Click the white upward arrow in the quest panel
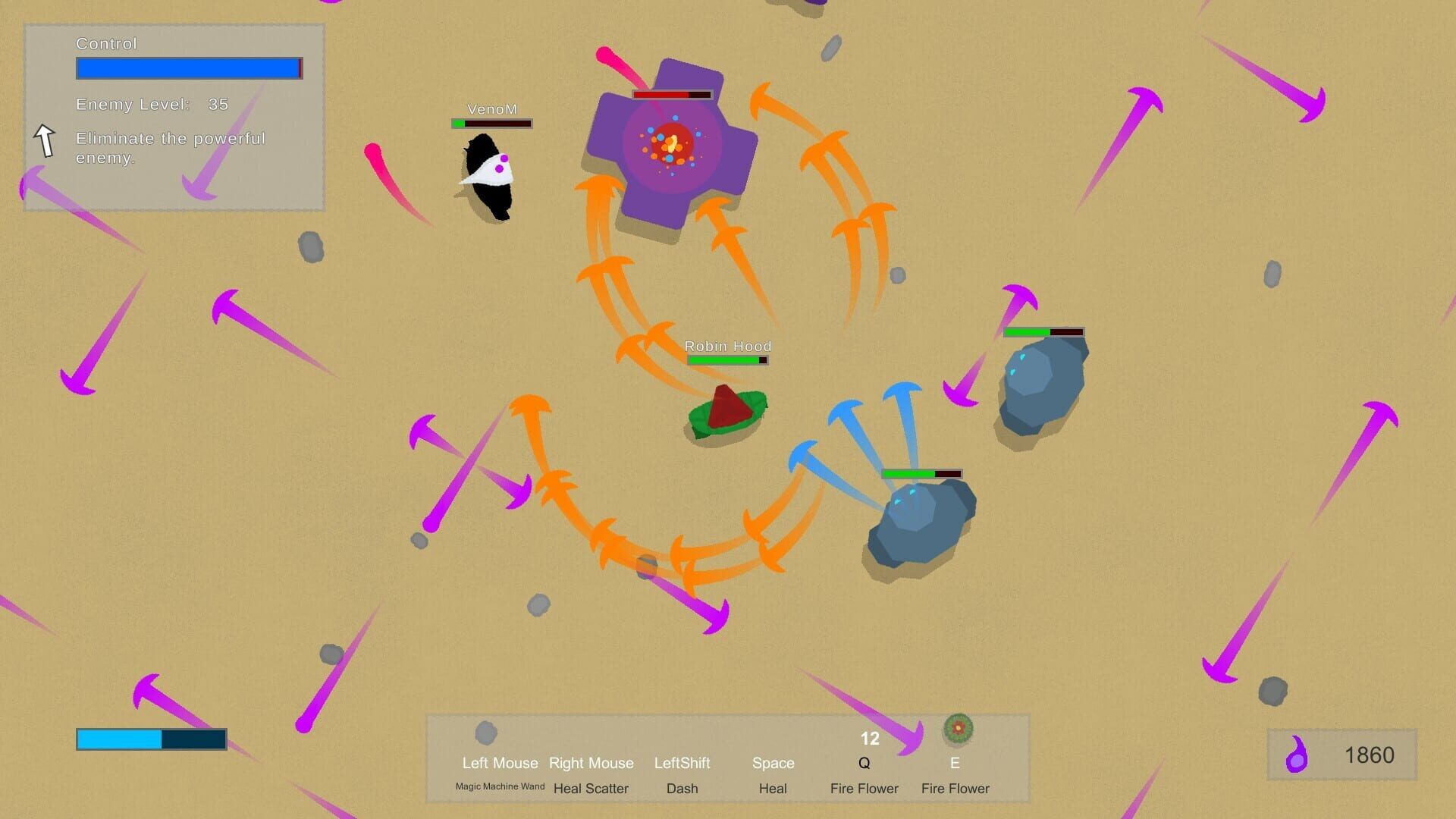This screenshot has width=1456, height=819. tap(45, 140)
